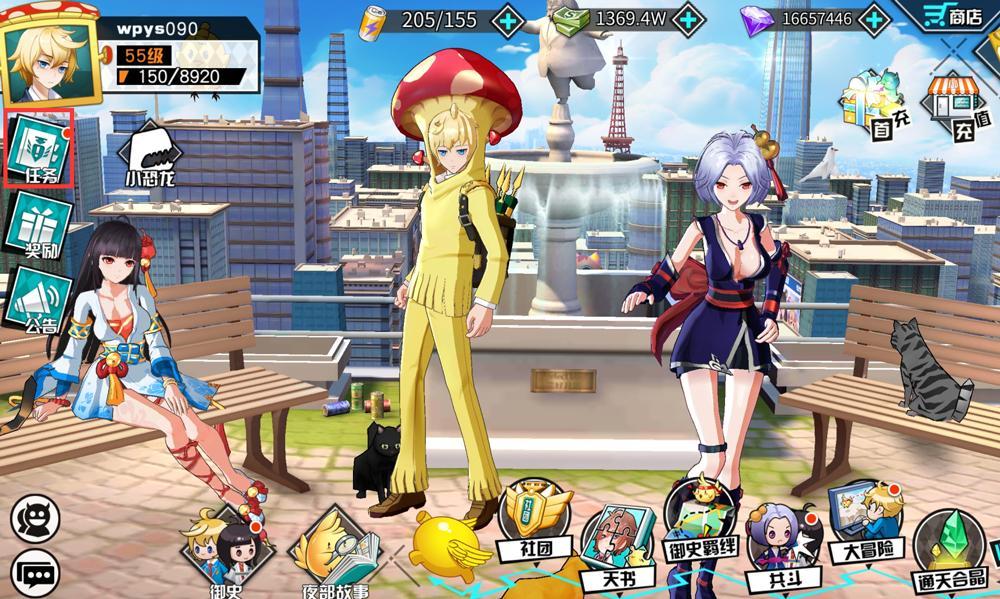Image resolution: width=1000 pixels, height=599 pixels.
Task: Open the 首充 first-recharge gift
Action: [865, 104]
